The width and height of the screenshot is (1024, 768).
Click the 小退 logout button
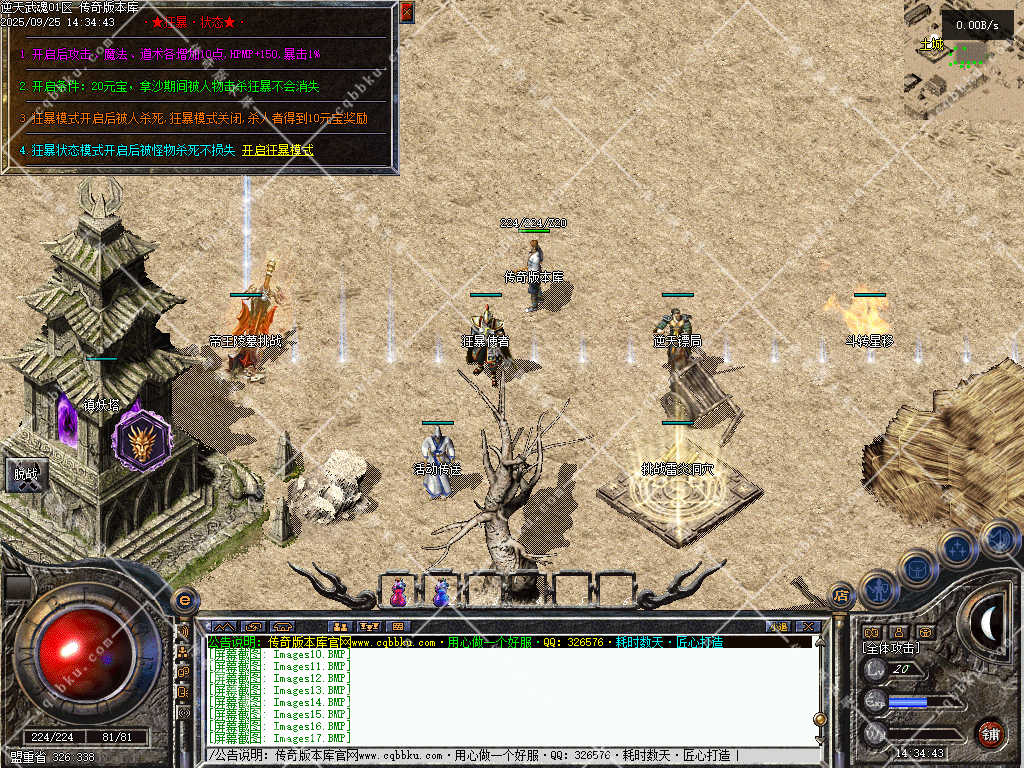[778, 627]
